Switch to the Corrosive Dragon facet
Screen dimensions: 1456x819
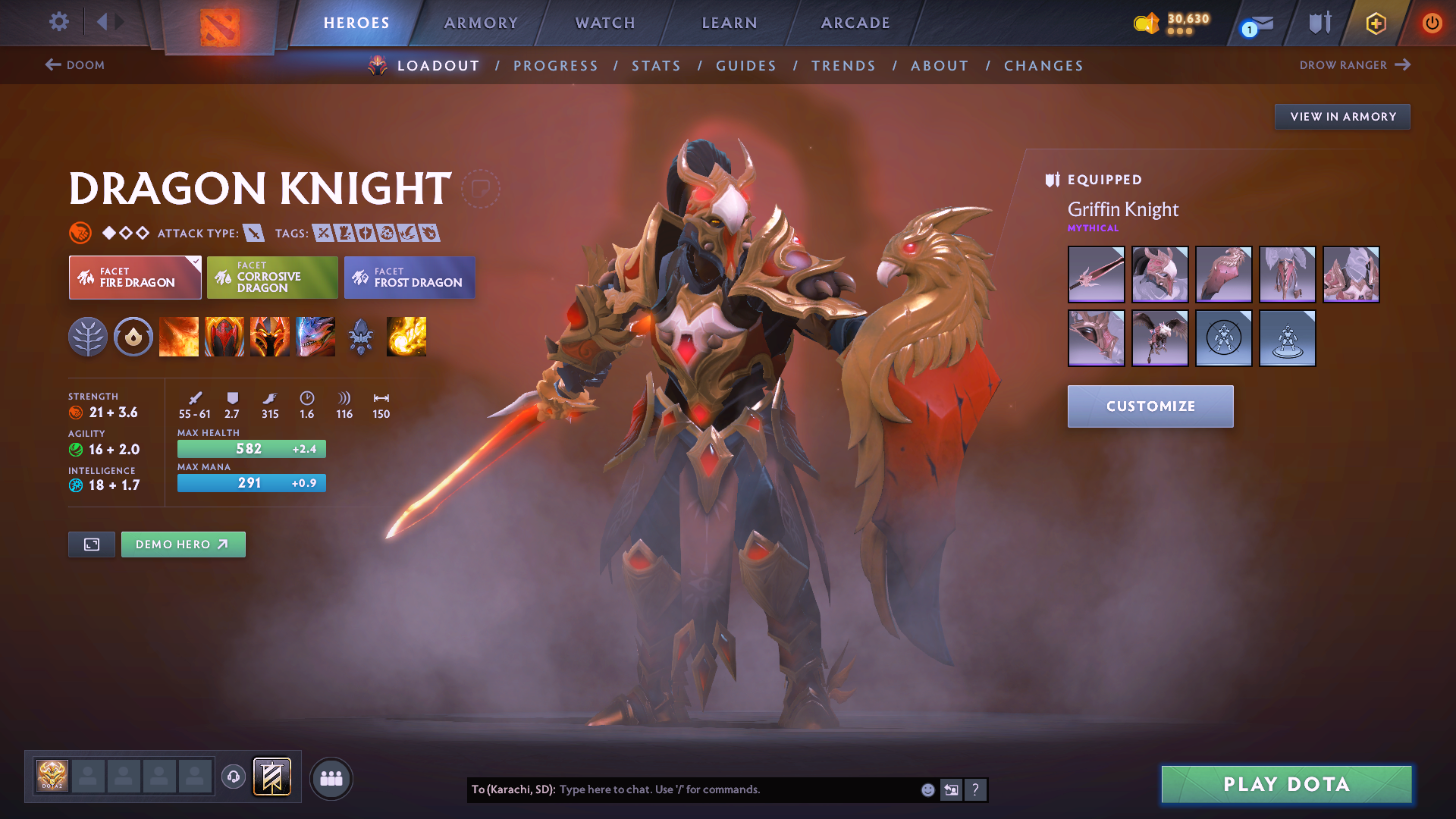[x=271, y=278]
